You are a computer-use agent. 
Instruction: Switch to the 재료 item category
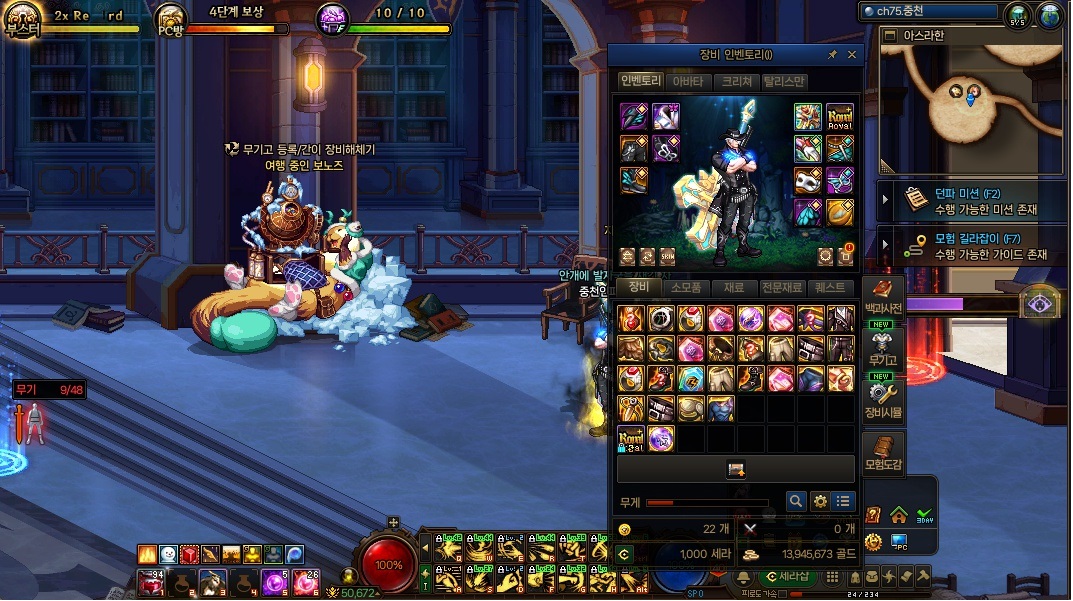click(x=733, y=287)
